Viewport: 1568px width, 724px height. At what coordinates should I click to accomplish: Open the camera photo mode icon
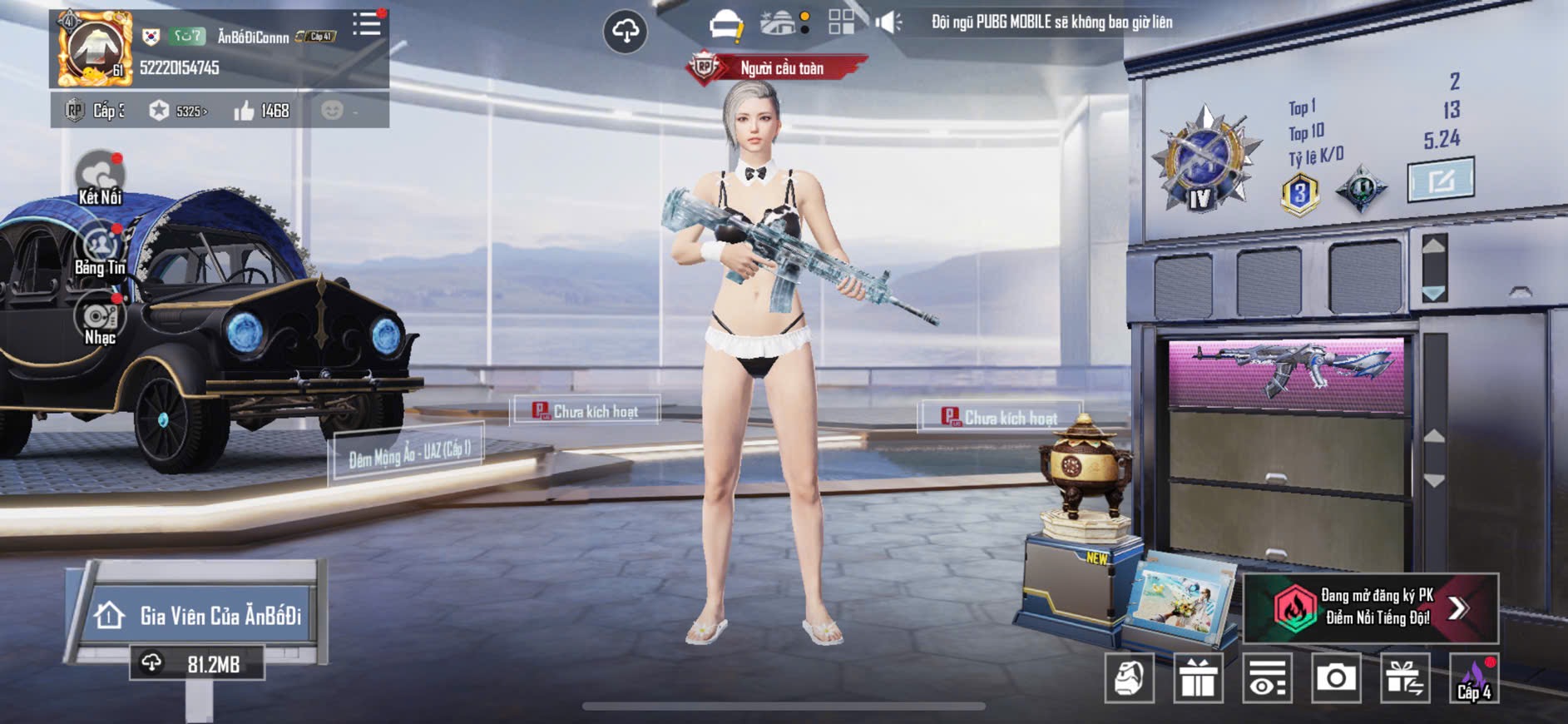coord(1336,678)
